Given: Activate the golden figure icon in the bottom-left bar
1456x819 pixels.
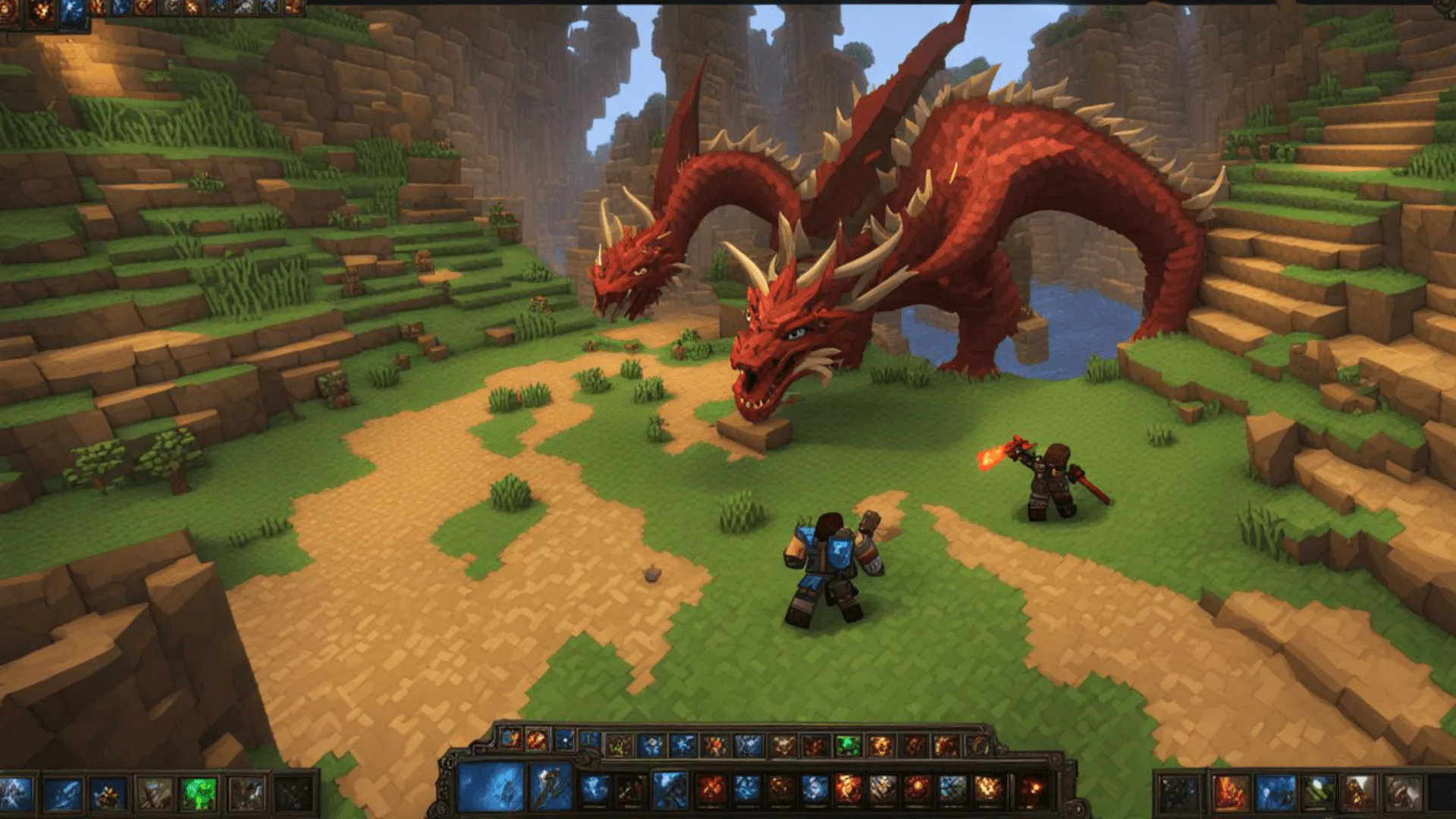Looking at the screenshot, I should point(108,795).
